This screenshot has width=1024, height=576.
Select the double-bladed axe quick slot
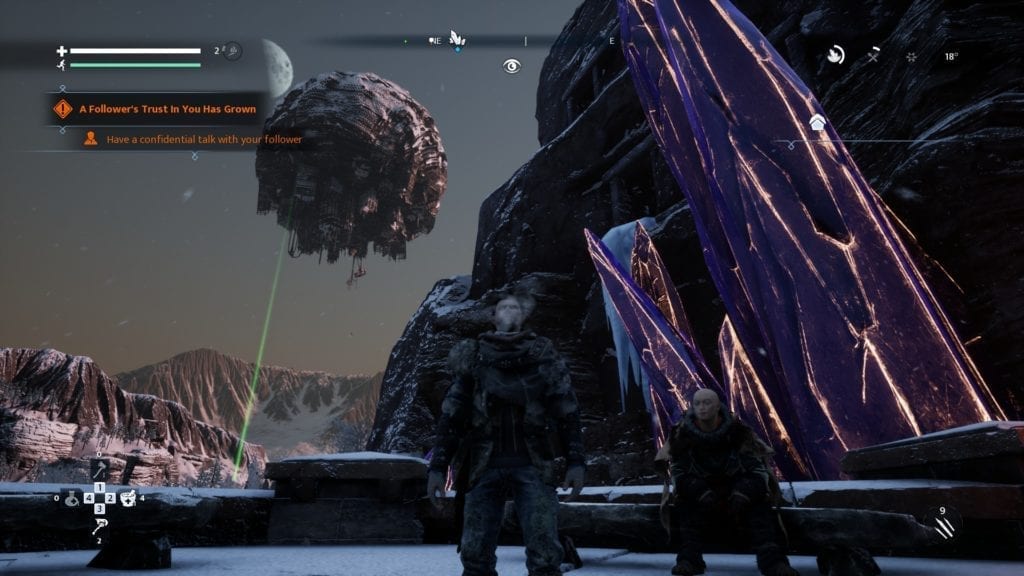pos(100,526)
